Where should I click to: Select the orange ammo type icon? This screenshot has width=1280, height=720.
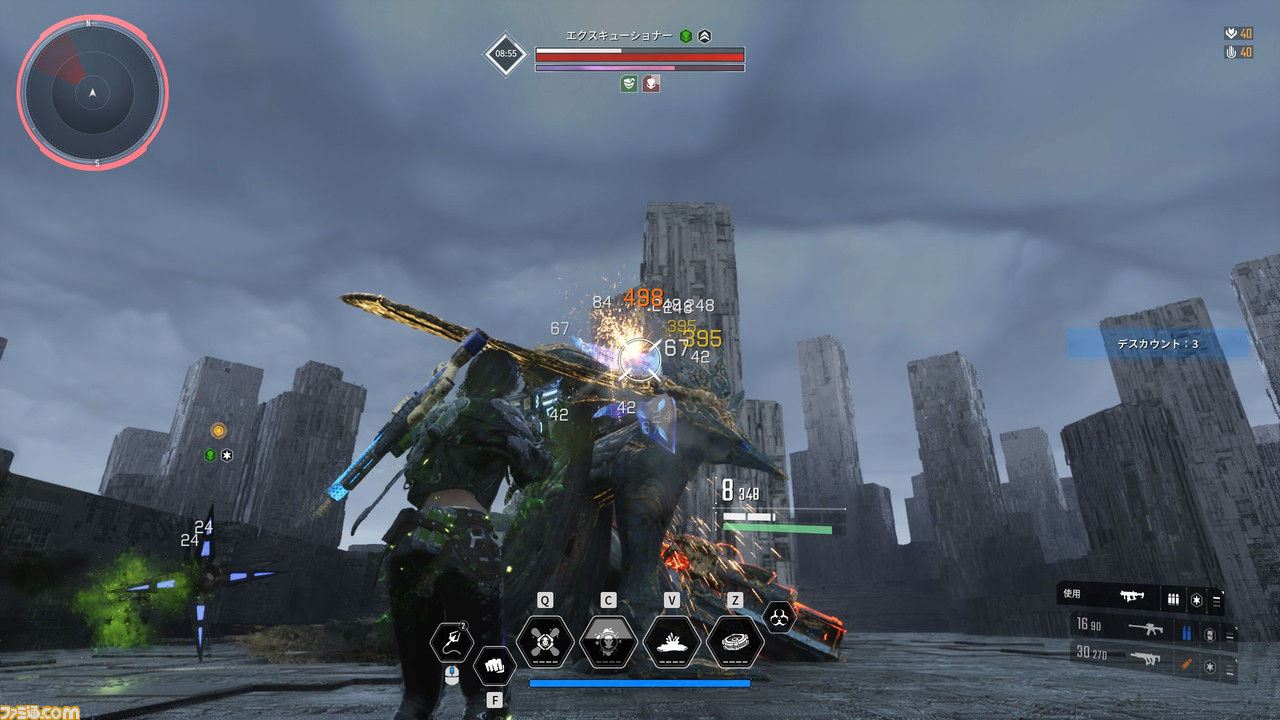[x=1188, y=661]
